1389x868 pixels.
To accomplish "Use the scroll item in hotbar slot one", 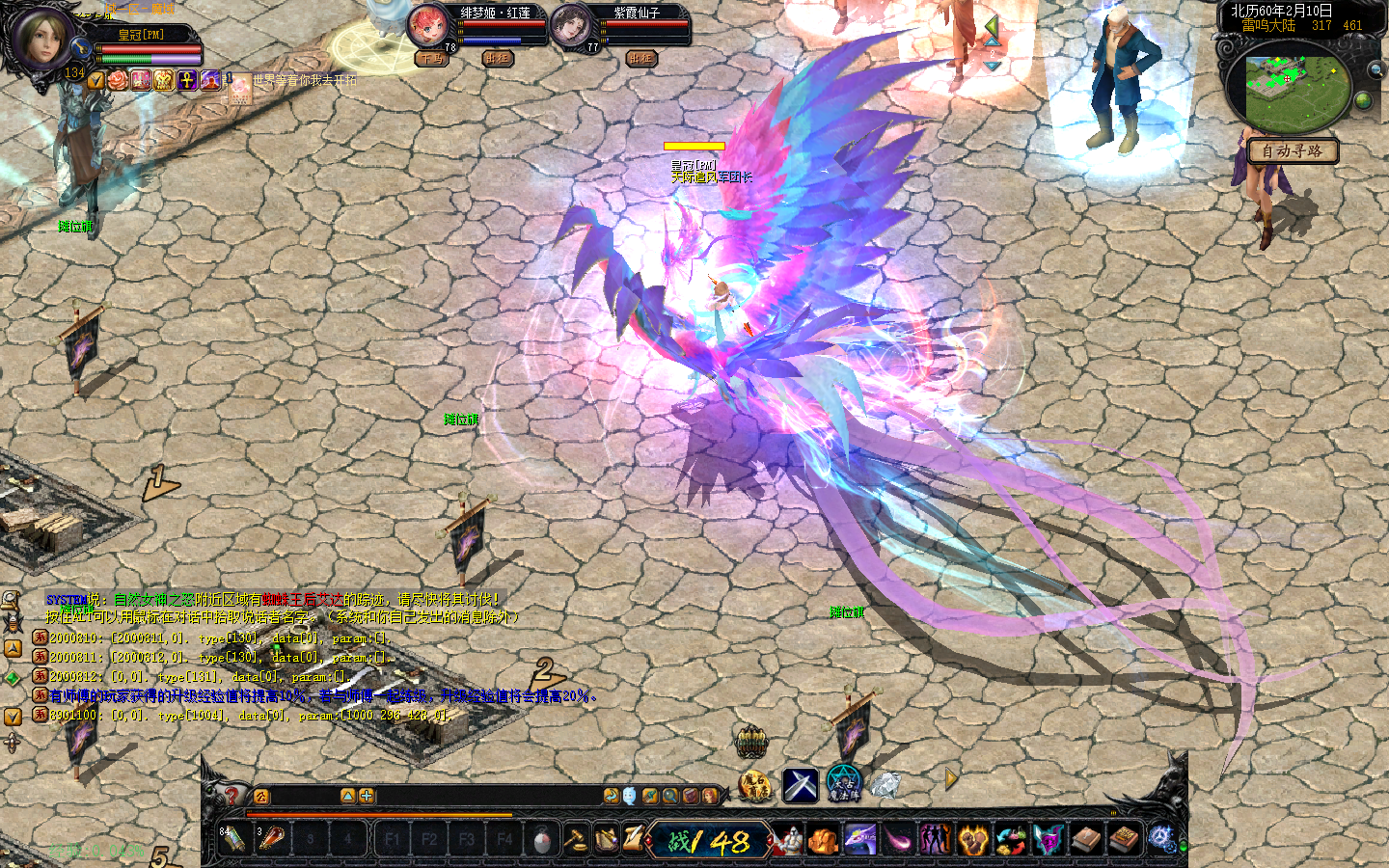I will [x=233, y=838].
